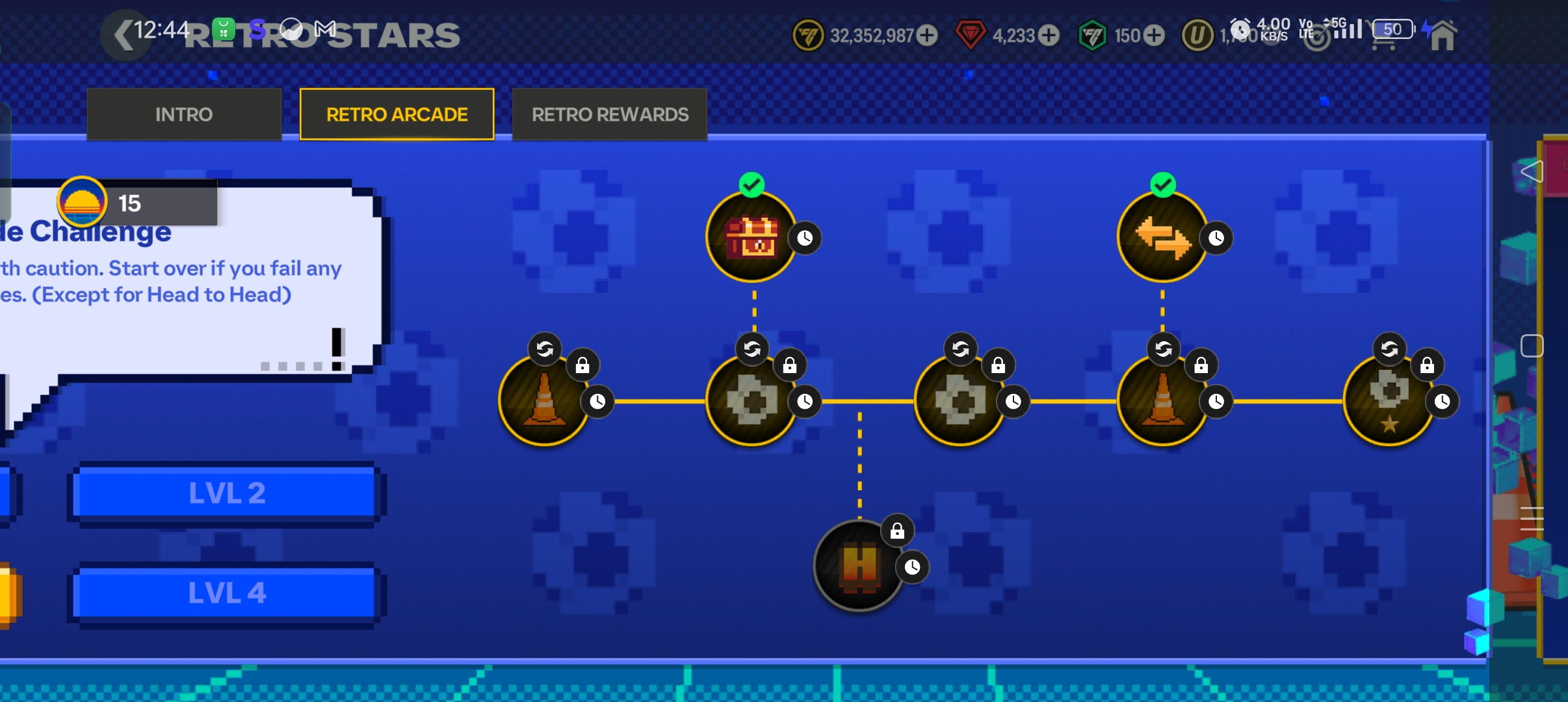Open the RETRO REWARDS tab
Image resolution: width=1568 pixels, height=702 pixels.
pos(610,114)
